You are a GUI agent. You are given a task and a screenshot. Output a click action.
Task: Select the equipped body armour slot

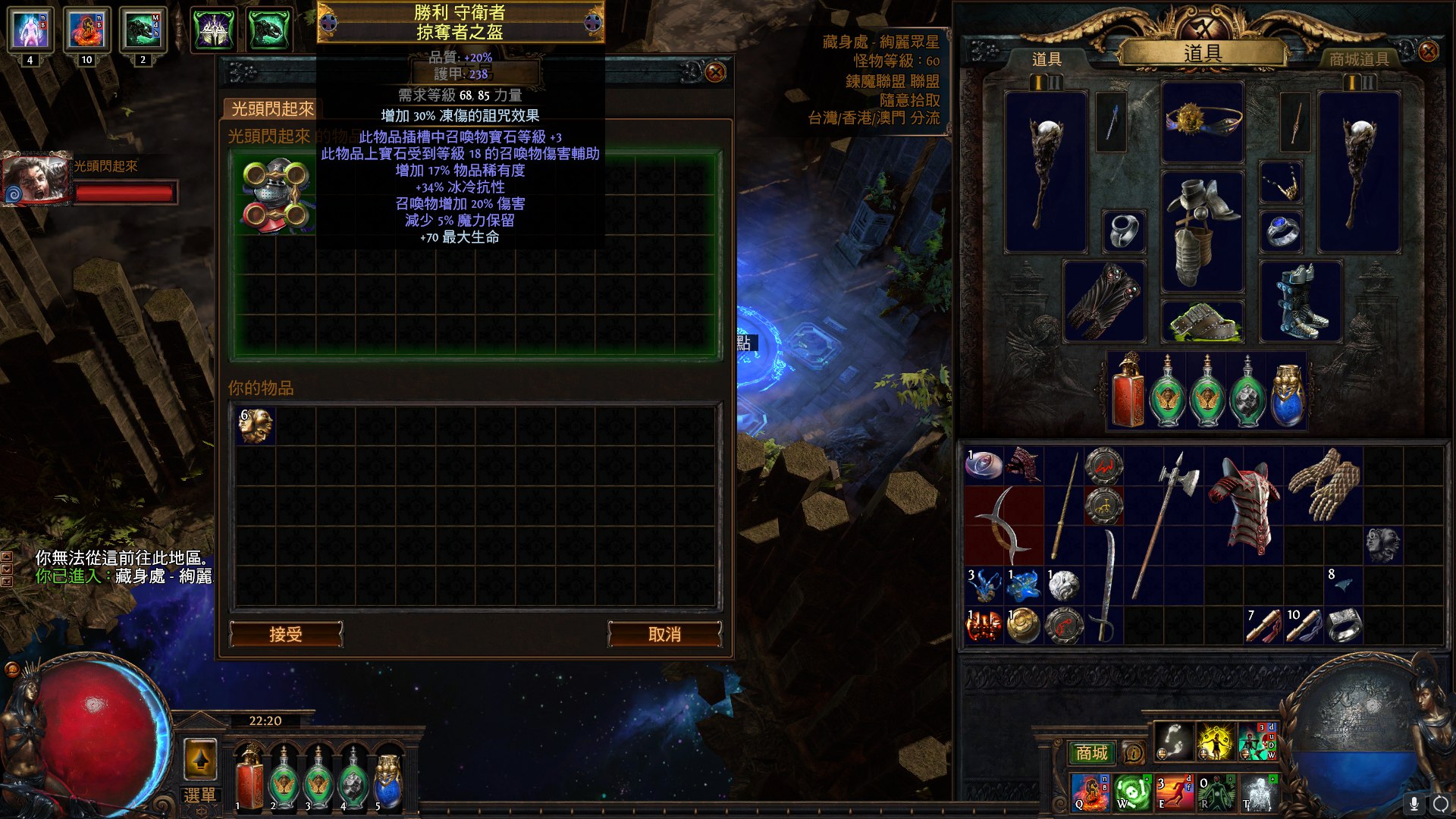[x=1203, y=231]
